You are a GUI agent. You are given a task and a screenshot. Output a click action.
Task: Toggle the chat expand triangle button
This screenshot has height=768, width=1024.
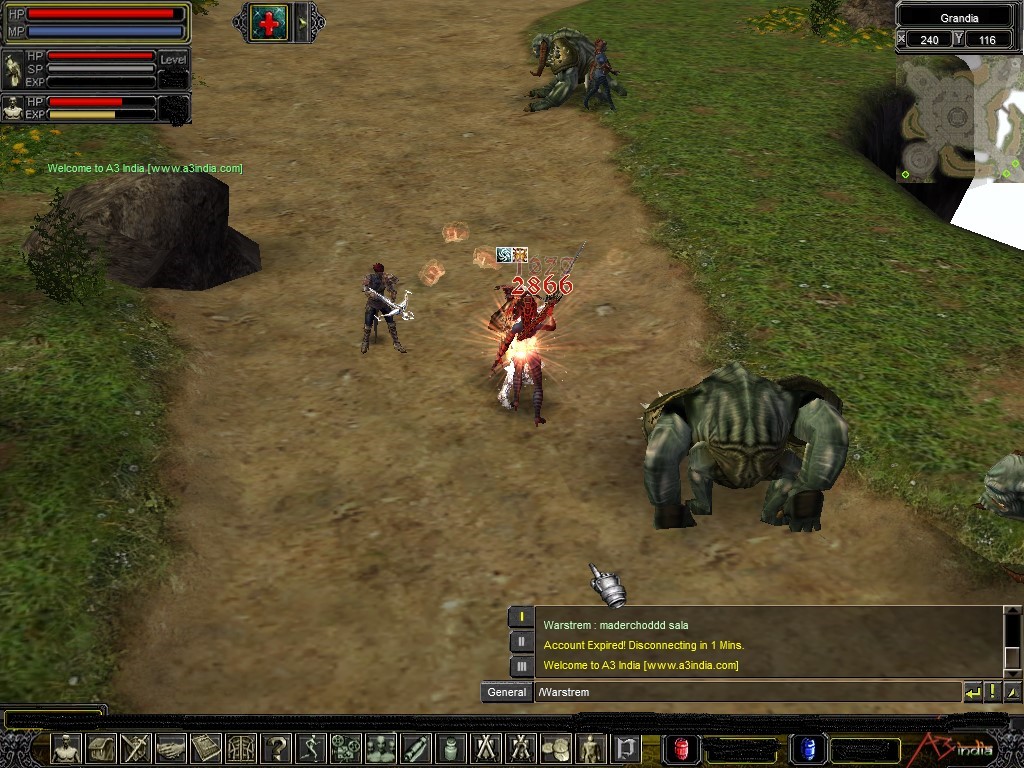(1012, 692)
